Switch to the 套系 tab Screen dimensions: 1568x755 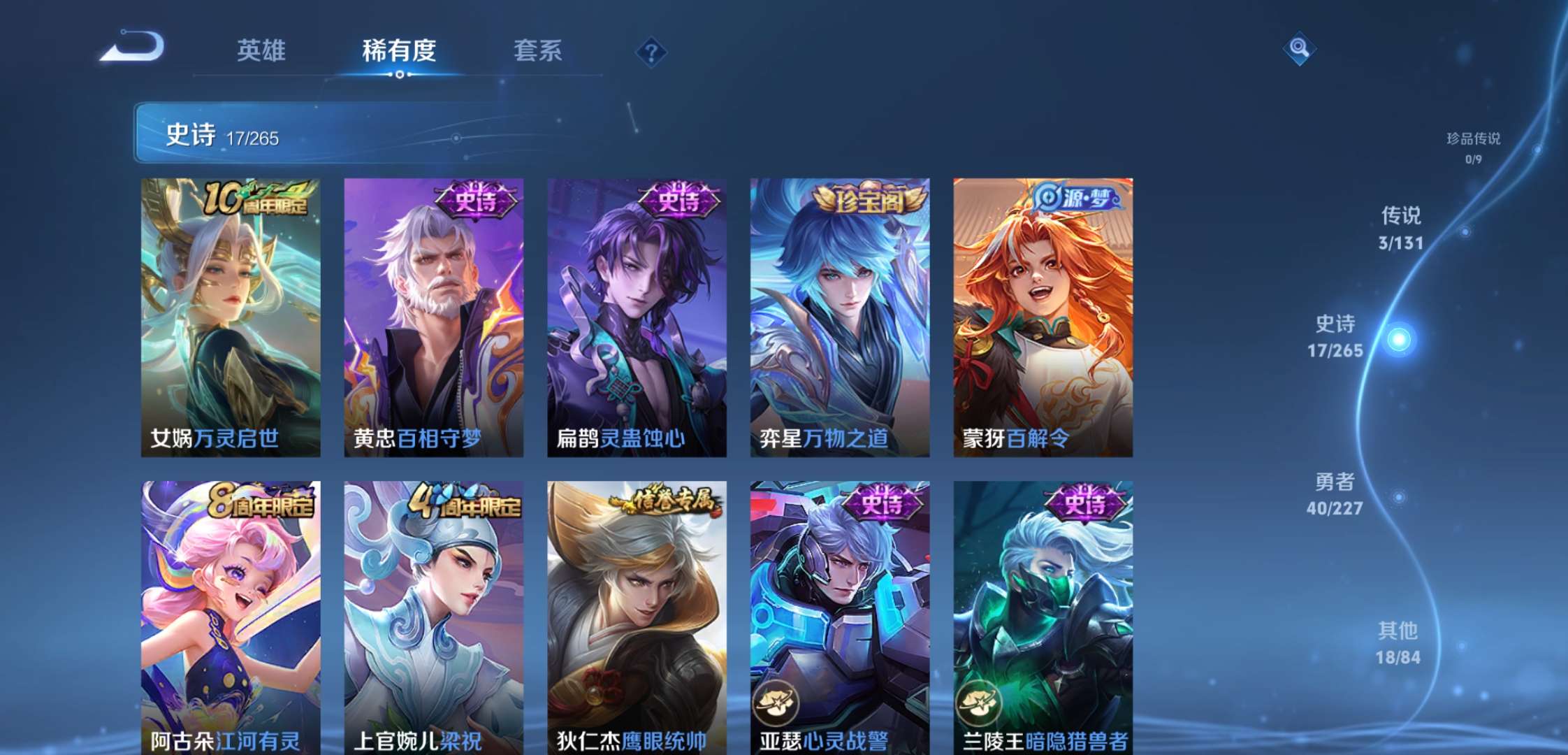[539, 51]
